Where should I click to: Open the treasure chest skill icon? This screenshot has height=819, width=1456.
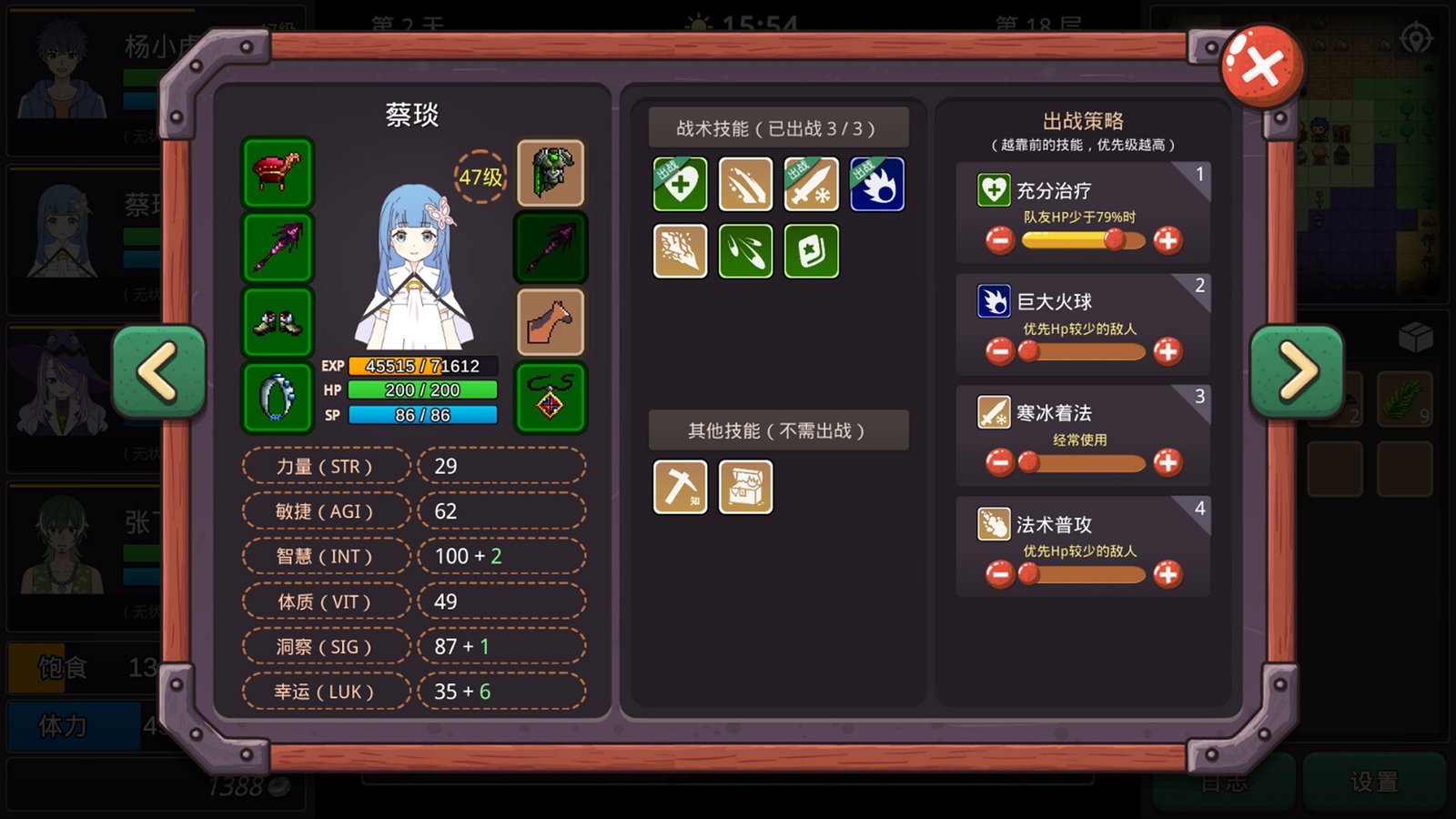[745, 487]
